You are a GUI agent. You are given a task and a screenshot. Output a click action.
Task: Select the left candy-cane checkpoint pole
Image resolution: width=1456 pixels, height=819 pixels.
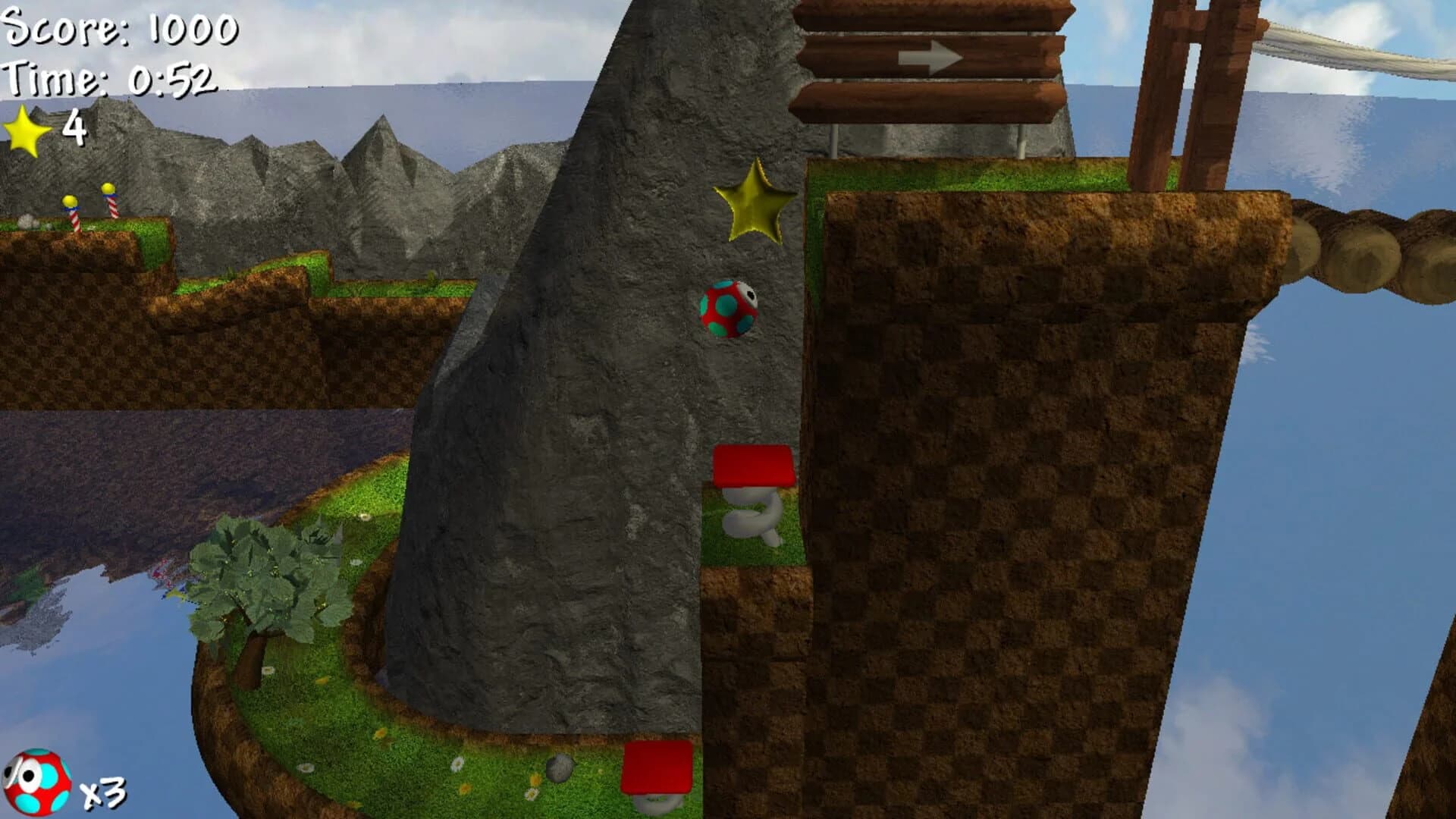(x=72, y=212)
